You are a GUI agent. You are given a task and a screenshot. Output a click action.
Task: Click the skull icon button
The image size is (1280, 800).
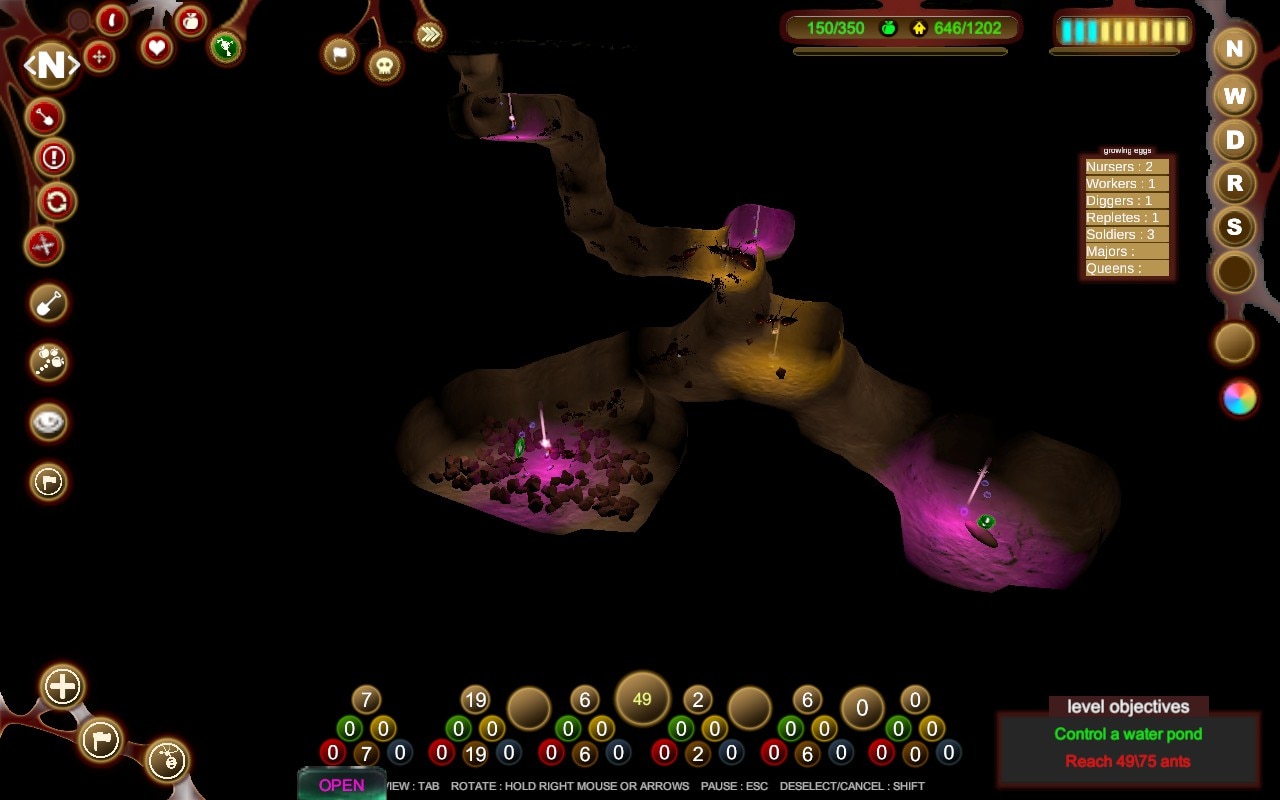[x=385, y=66]
